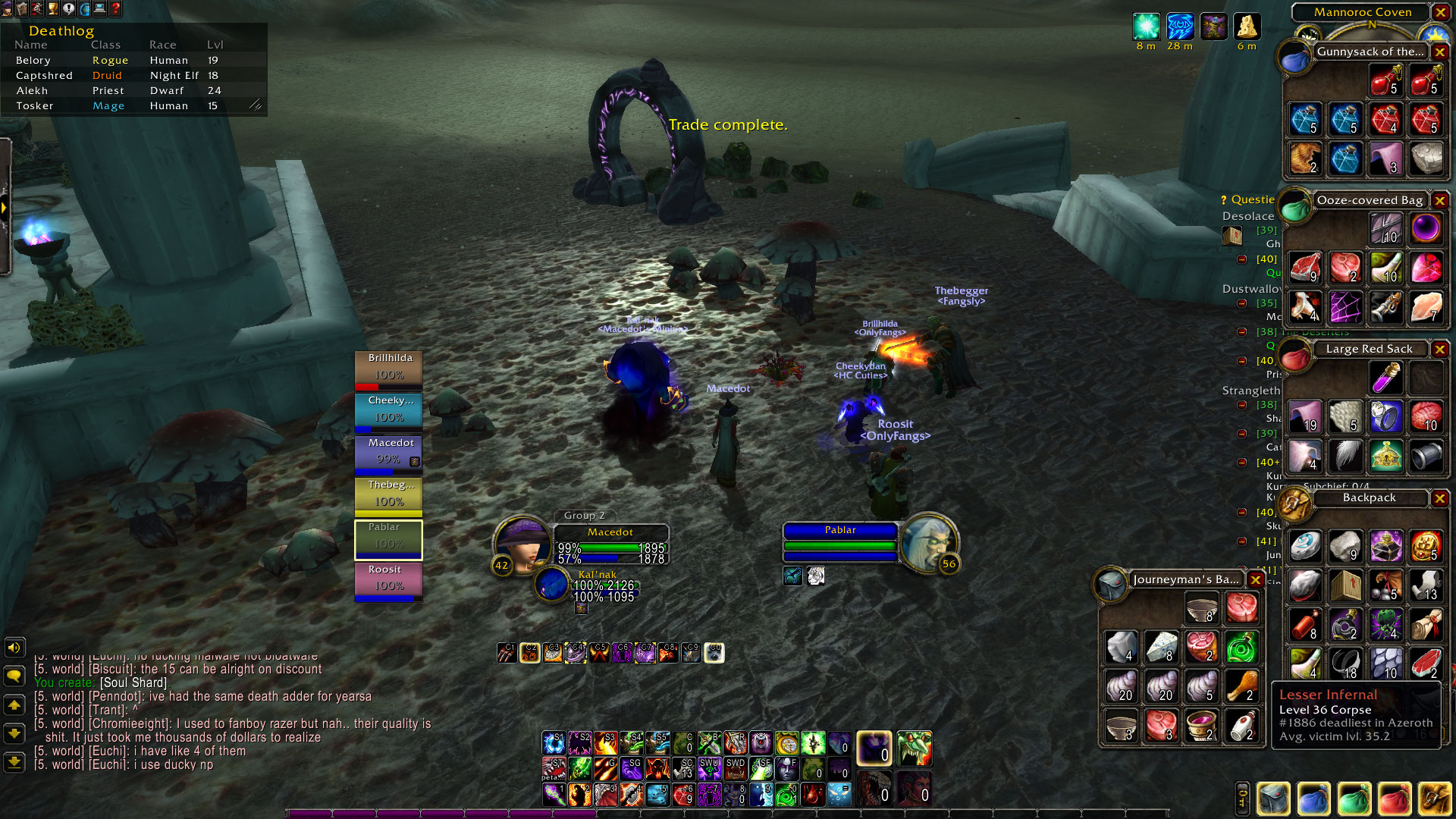Viewport: 1456px width, 819px height.
Task: Select the purple potion in Large Red Sack
Action: tap(1385, 378)
